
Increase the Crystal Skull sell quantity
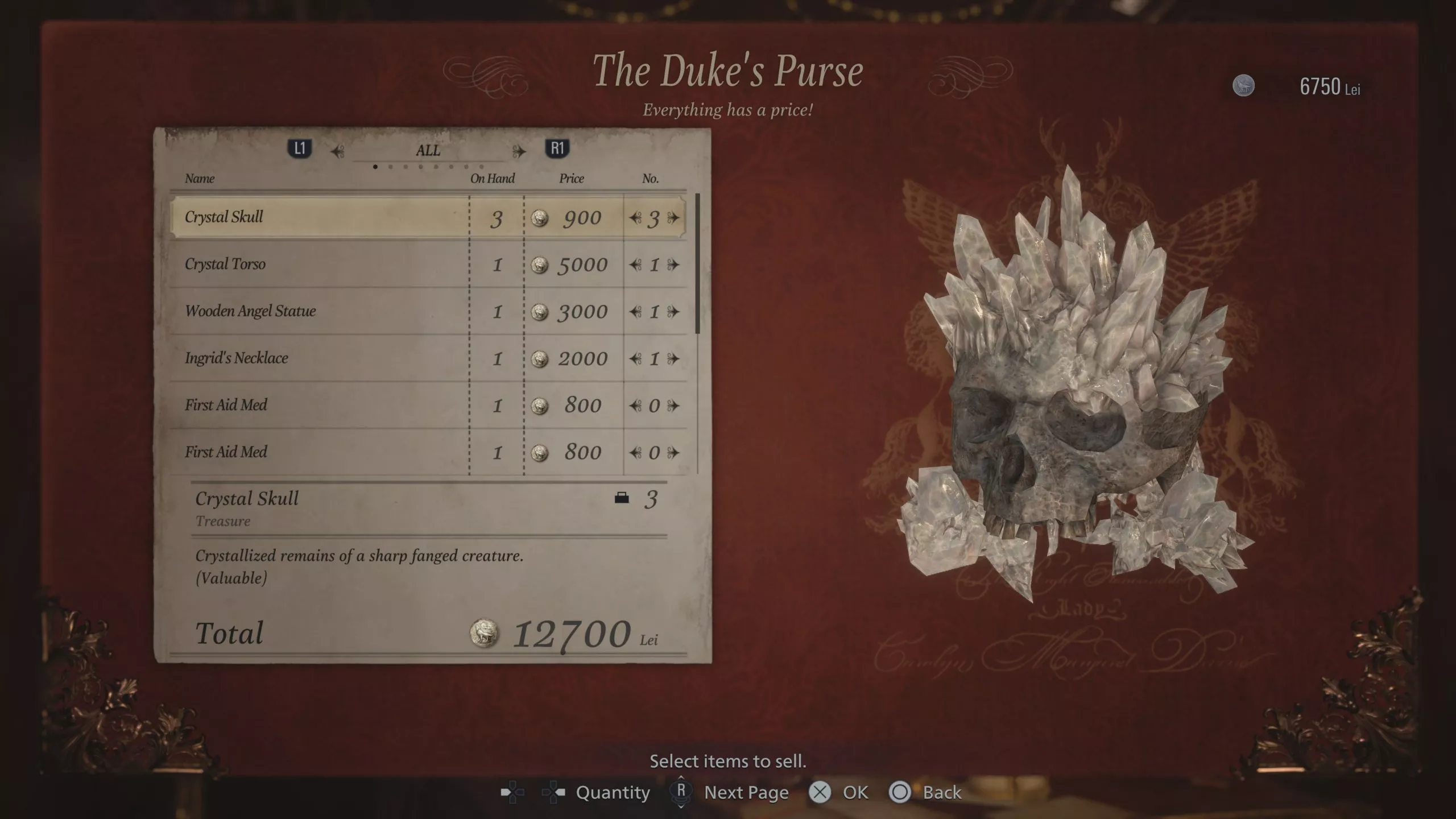click(674, 218)
